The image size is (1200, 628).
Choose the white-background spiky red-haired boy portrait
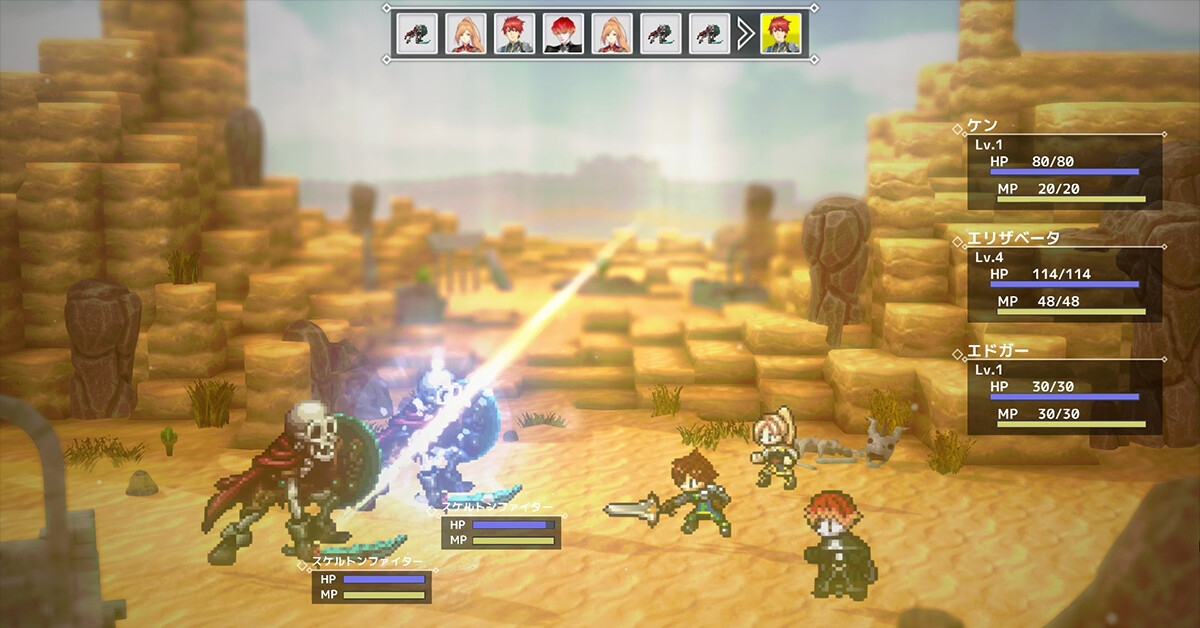point(514,34)
